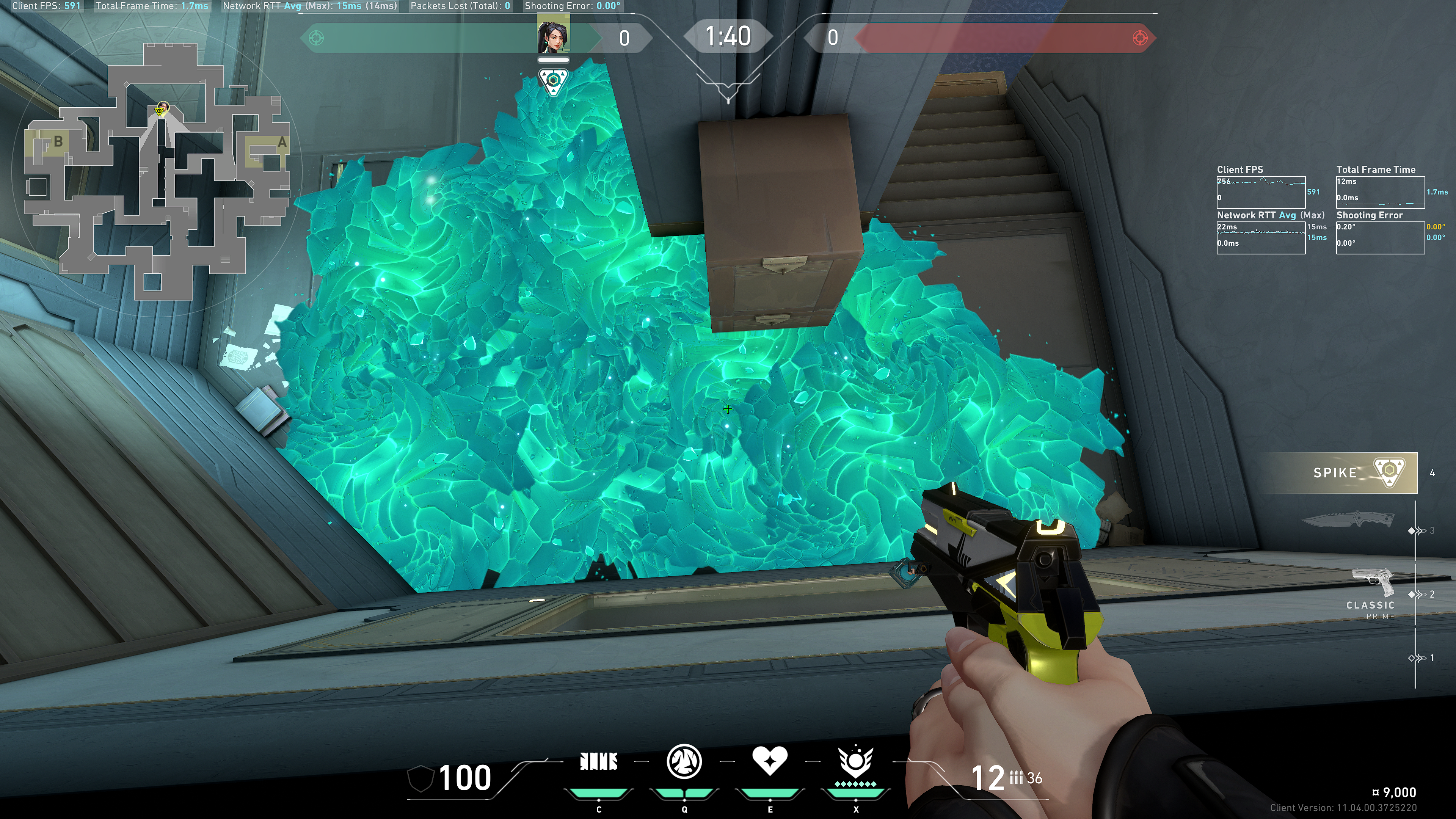The image size is (1456, 819).
Task: Click the A site marker on minimap
Action: (282, 143)
